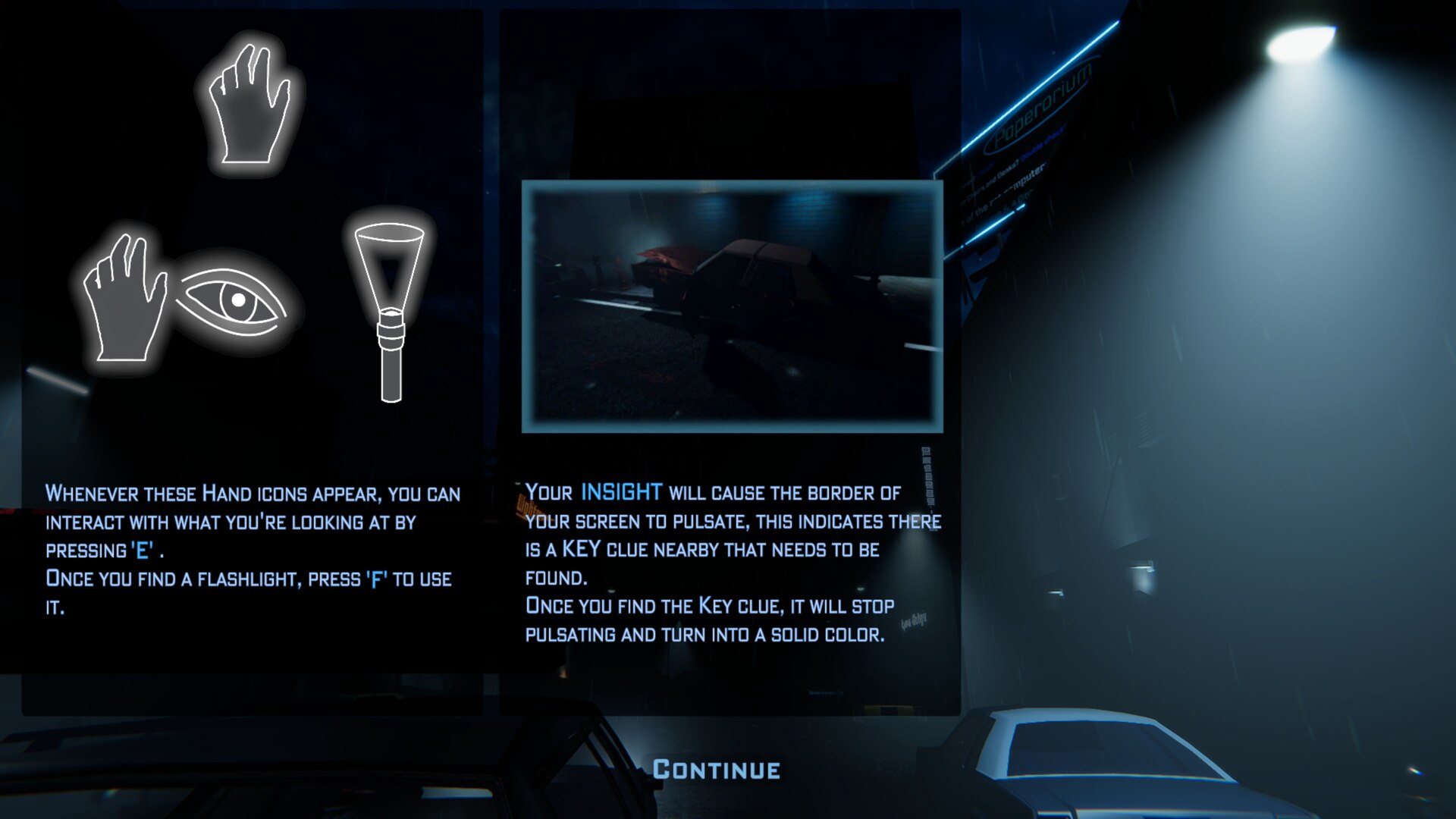Screen dimensions: 1456x819
Task: Continue past the tutorial screen
Action: [717, 770]
